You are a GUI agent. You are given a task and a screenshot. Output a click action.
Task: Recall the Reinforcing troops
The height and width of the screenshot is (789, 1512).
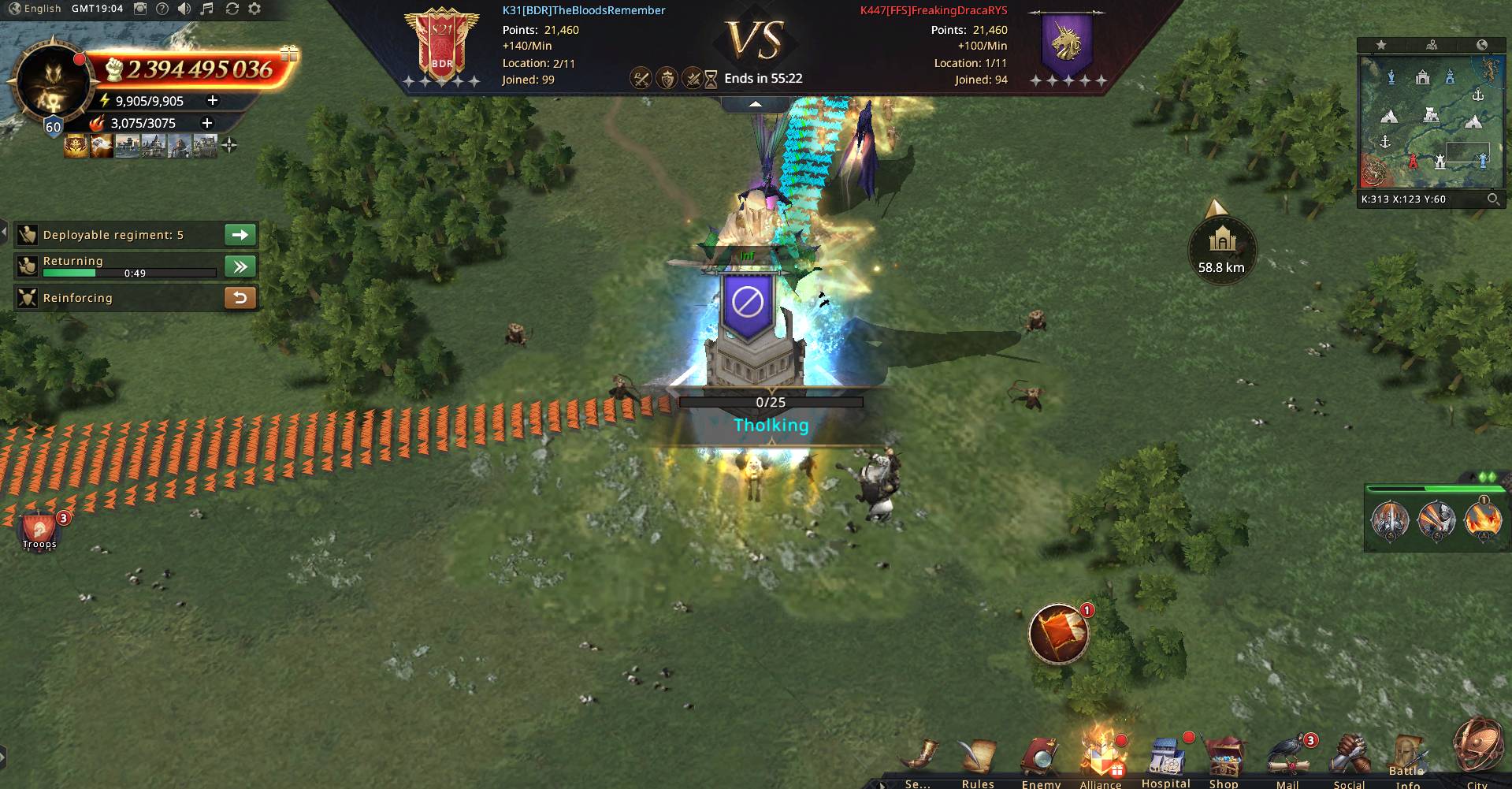click(x=240, y=298)
